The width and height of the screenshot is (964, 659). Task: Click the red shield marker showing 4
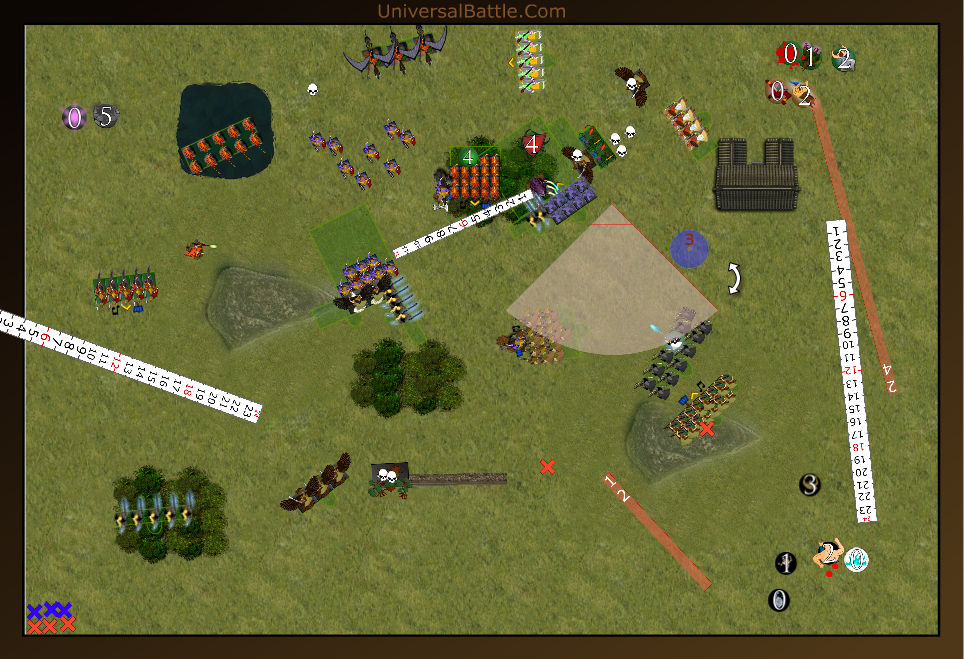(532, 144)
